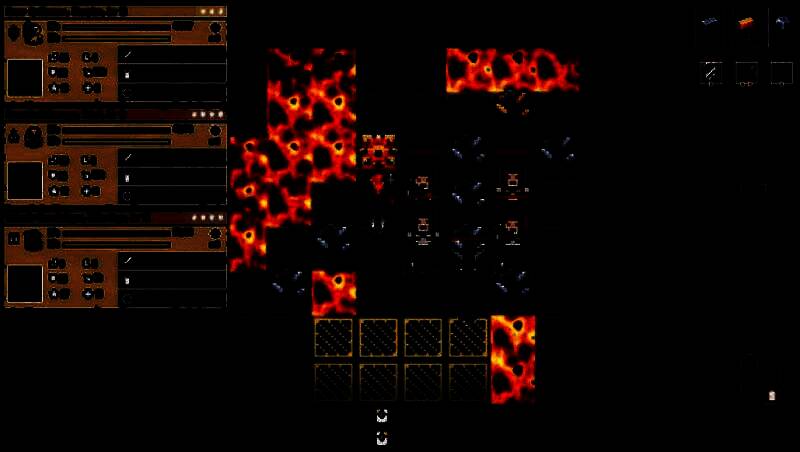Select the blue stone slab icon
Viewport: 800px width, 452px height.
click(x=711, y=22)
